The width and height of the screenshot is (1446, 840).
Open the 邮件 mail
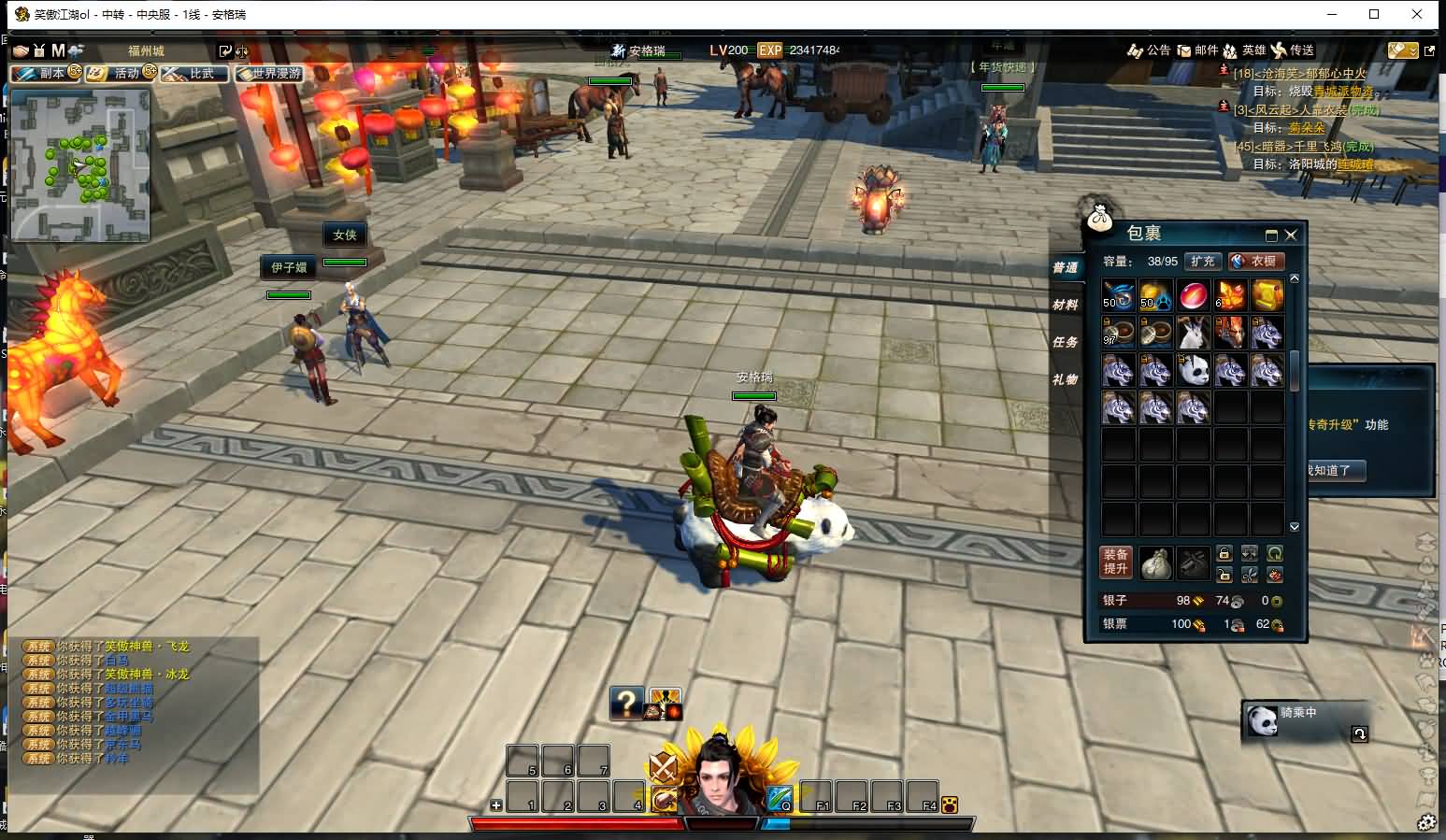click(1197, 50)
